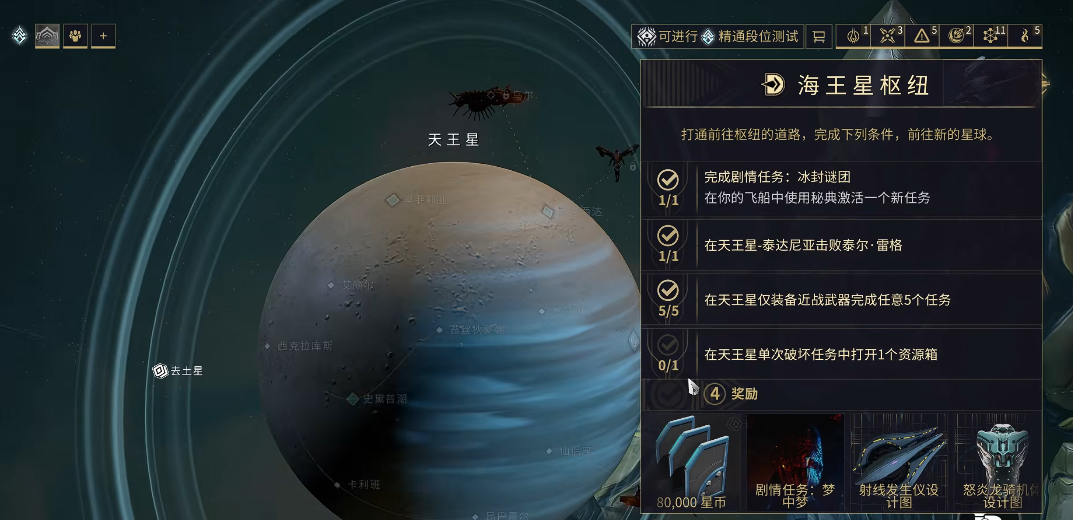
Task: Click the plus button to invite players
Action: [103, 37]
